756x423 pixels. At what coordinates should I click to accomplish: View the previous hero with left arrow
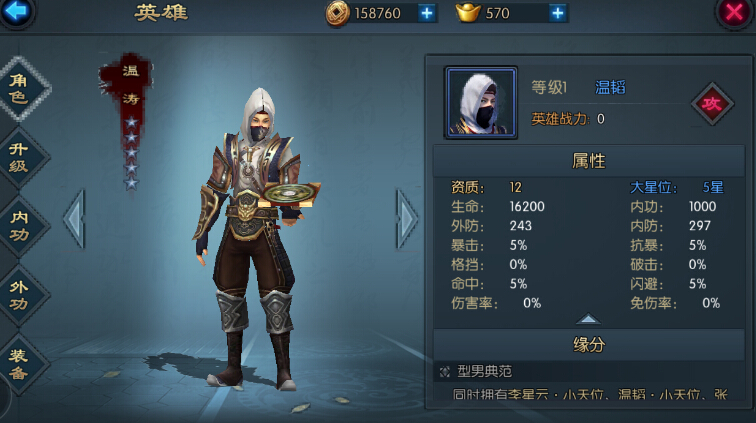[74, 217]
